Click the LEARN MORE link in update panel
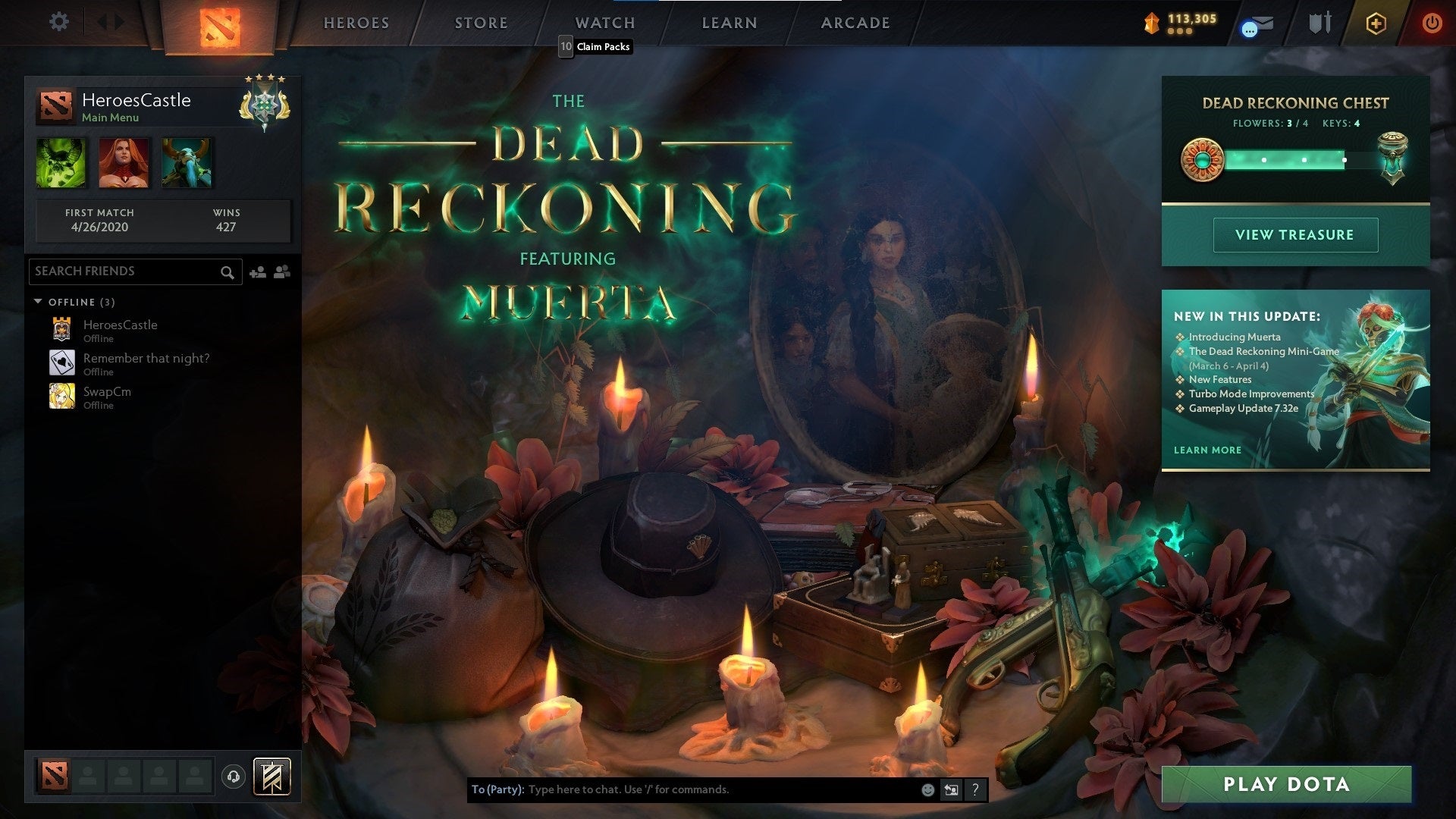Viewport: 1456px width, 819px height. pyautogui.click(x=1207, y=450)
